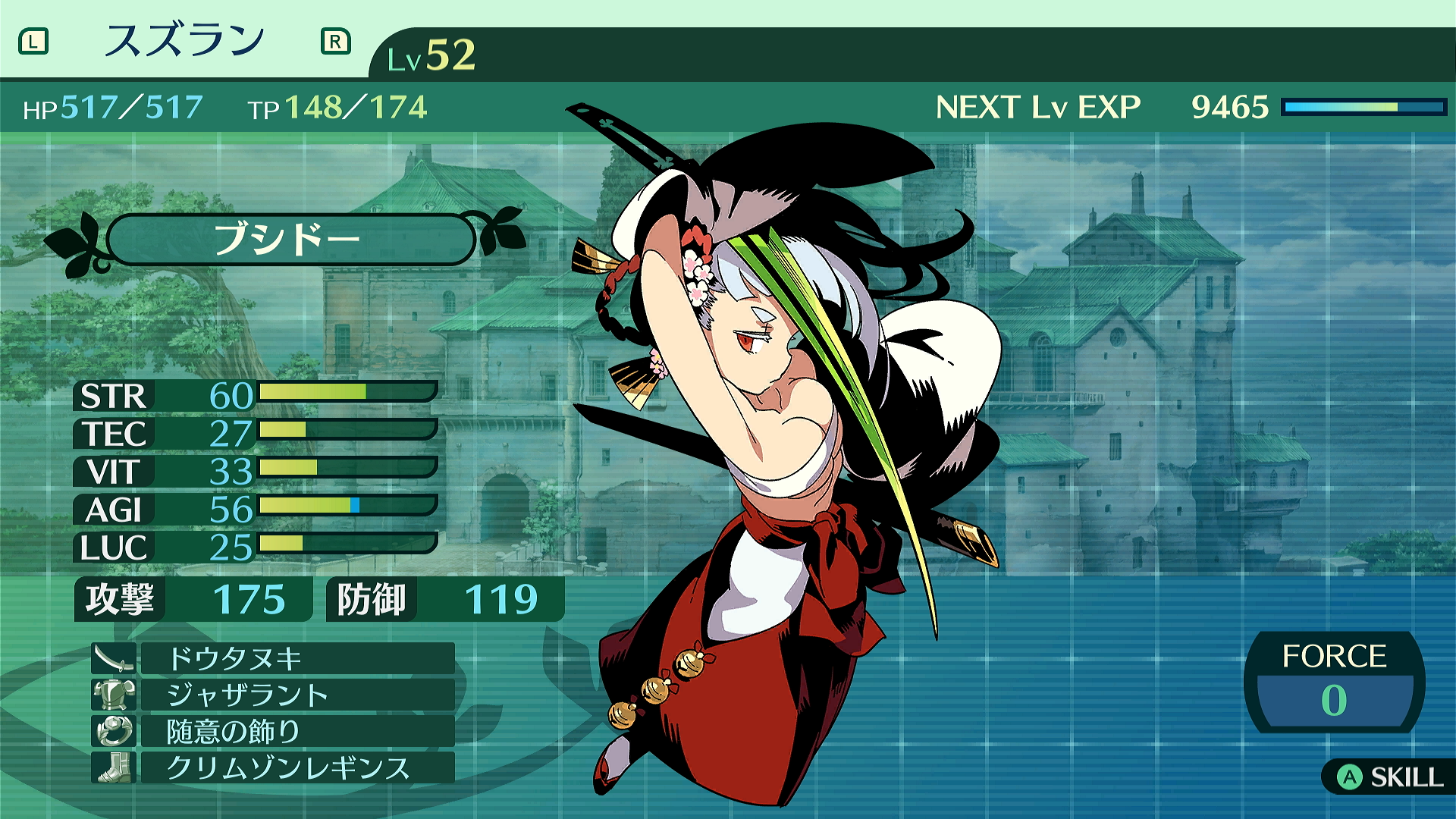The width and height of the screenshot is (1456, 819).
Task: Select the ジャザラント armor slot
Action: click(x=297, y=695)
